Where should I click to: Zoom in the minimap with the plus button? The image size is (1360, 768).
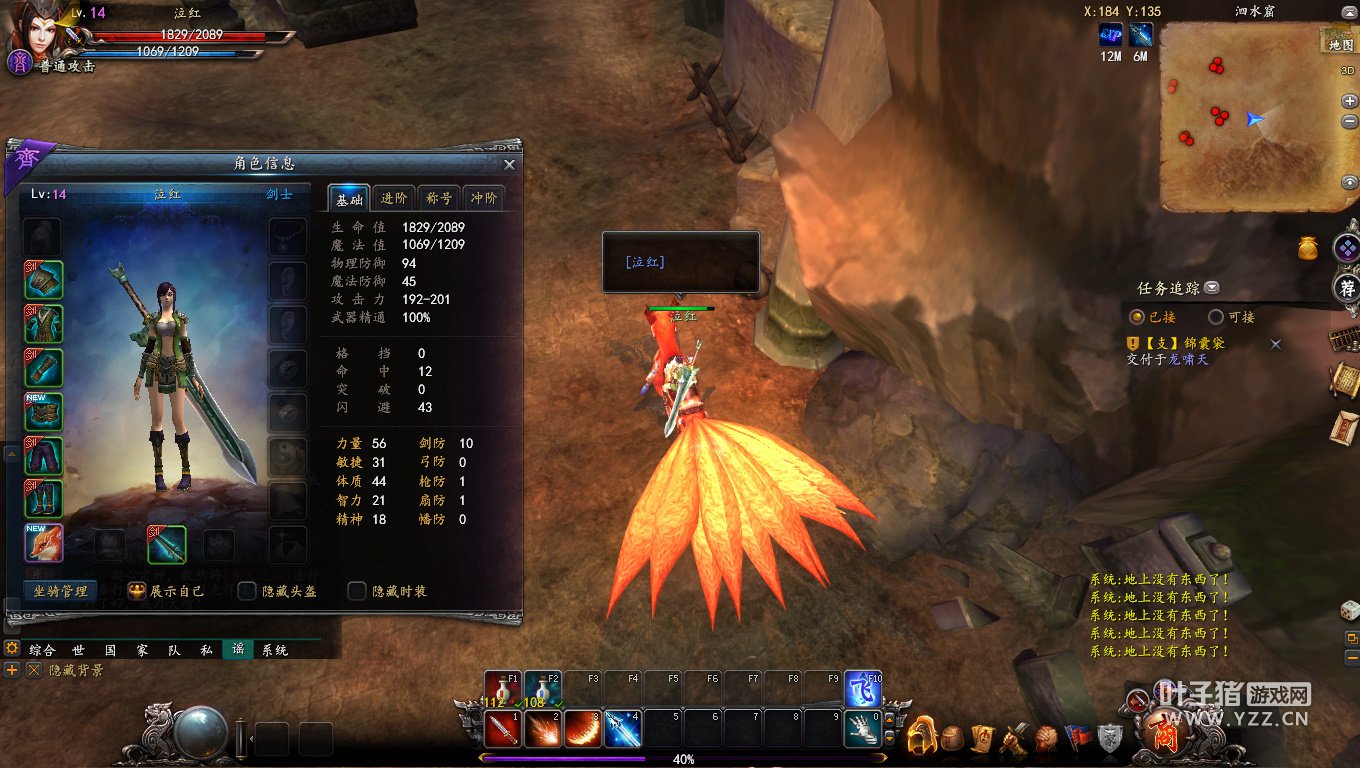[x=1350, y=101]
